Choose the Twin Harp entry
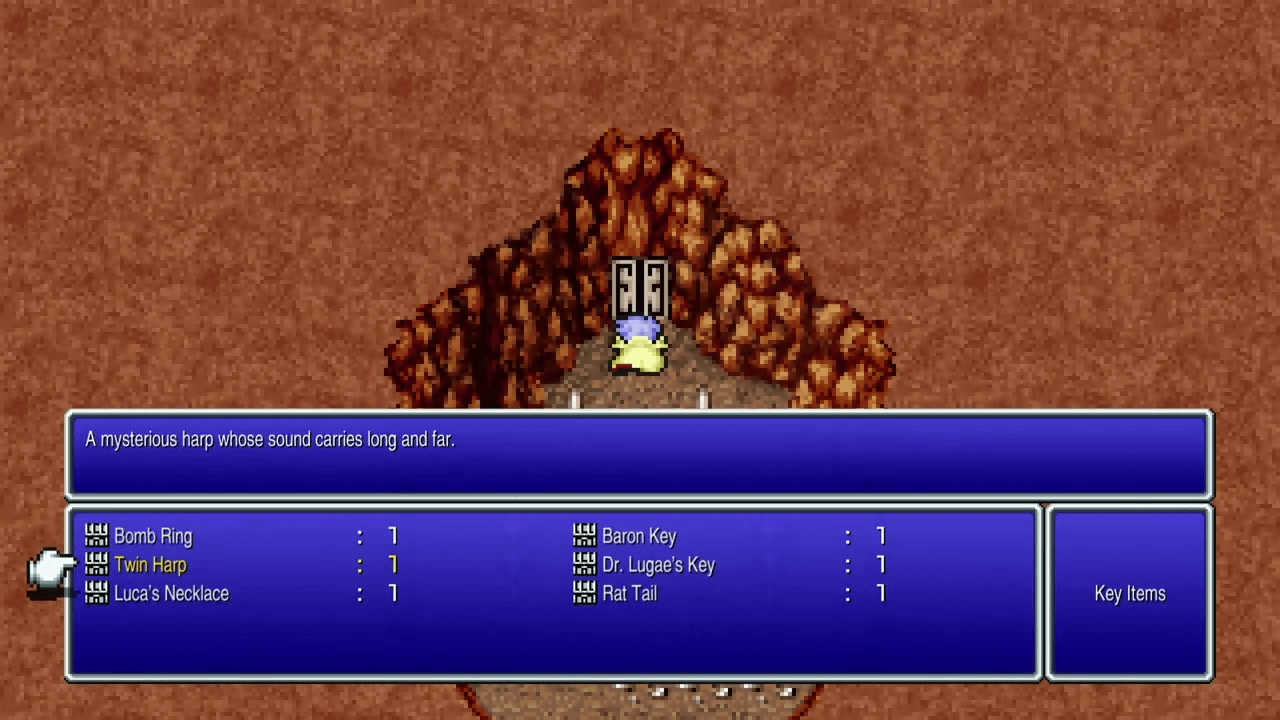Viewport: 1280px width, 720px height. pyautogui.click(x=150, y=565)
